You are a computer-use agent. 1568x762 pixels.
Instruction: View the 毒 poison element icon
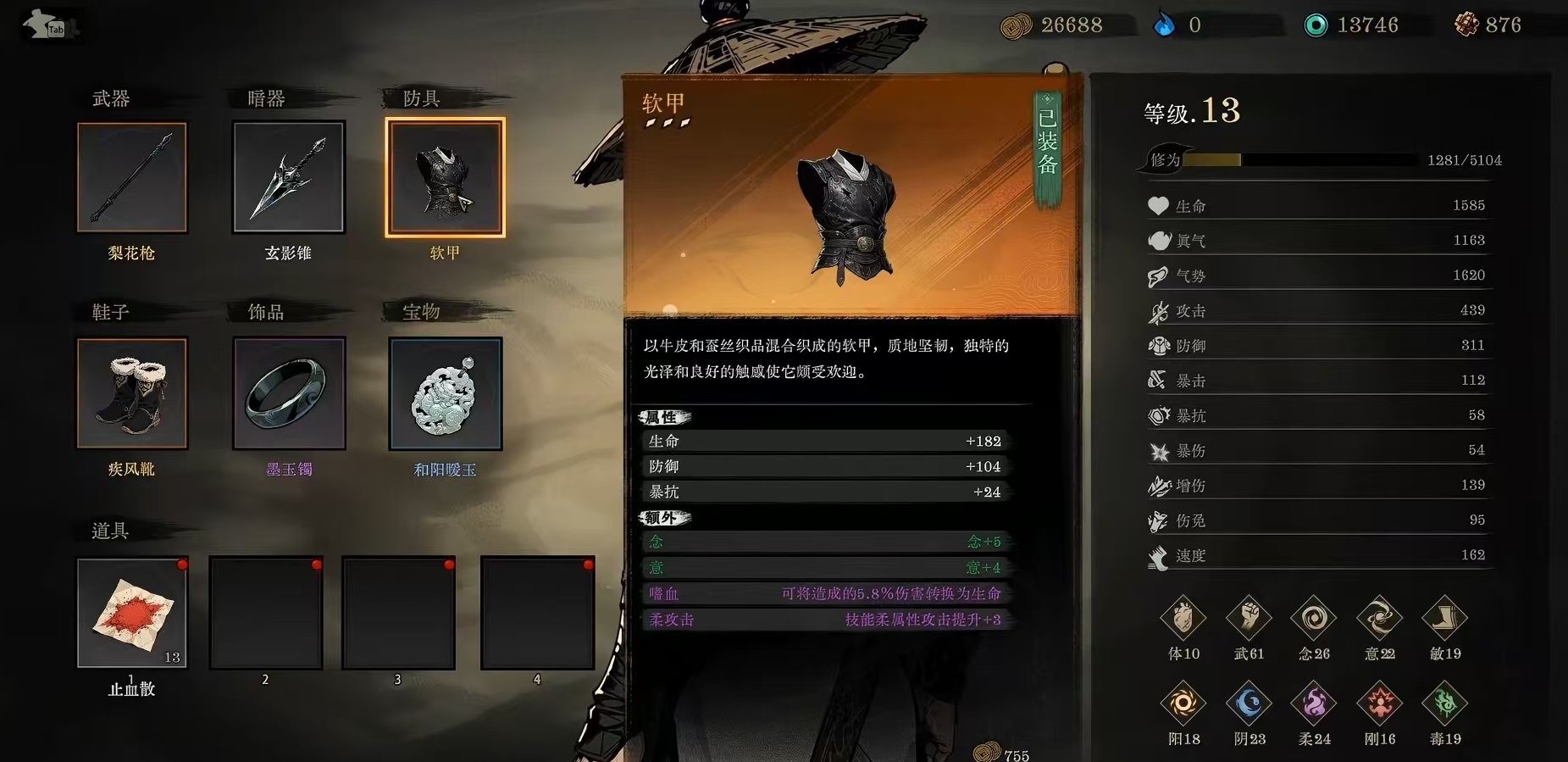coord(1444,704)
